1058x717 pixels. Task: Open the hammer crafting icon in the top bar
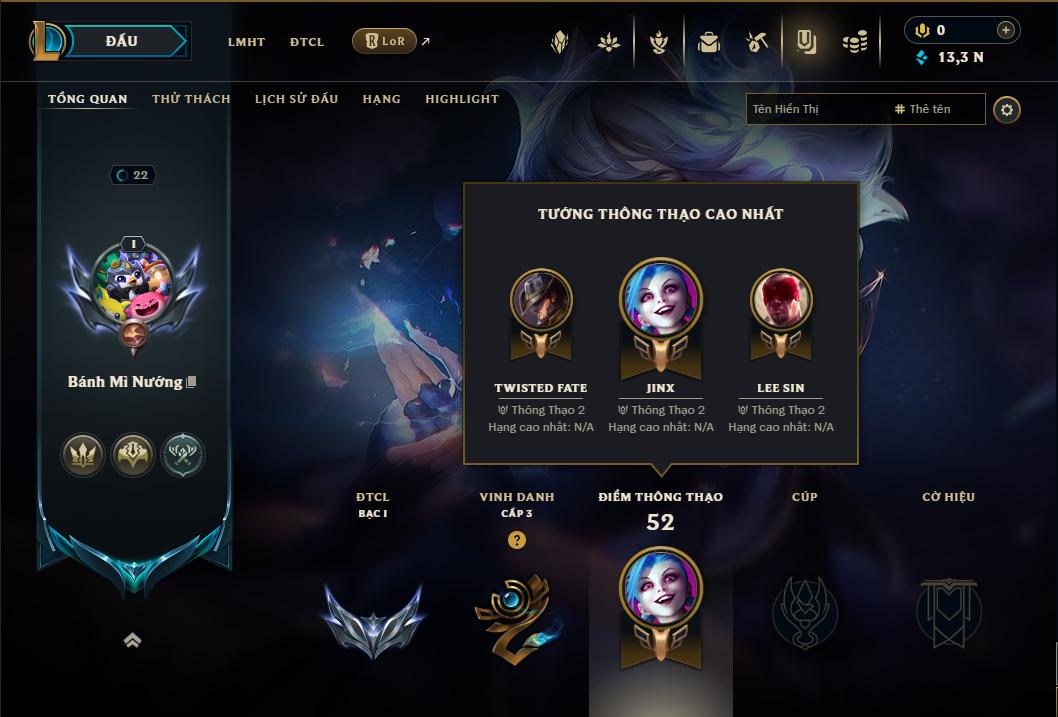click(x=756, y=42)
